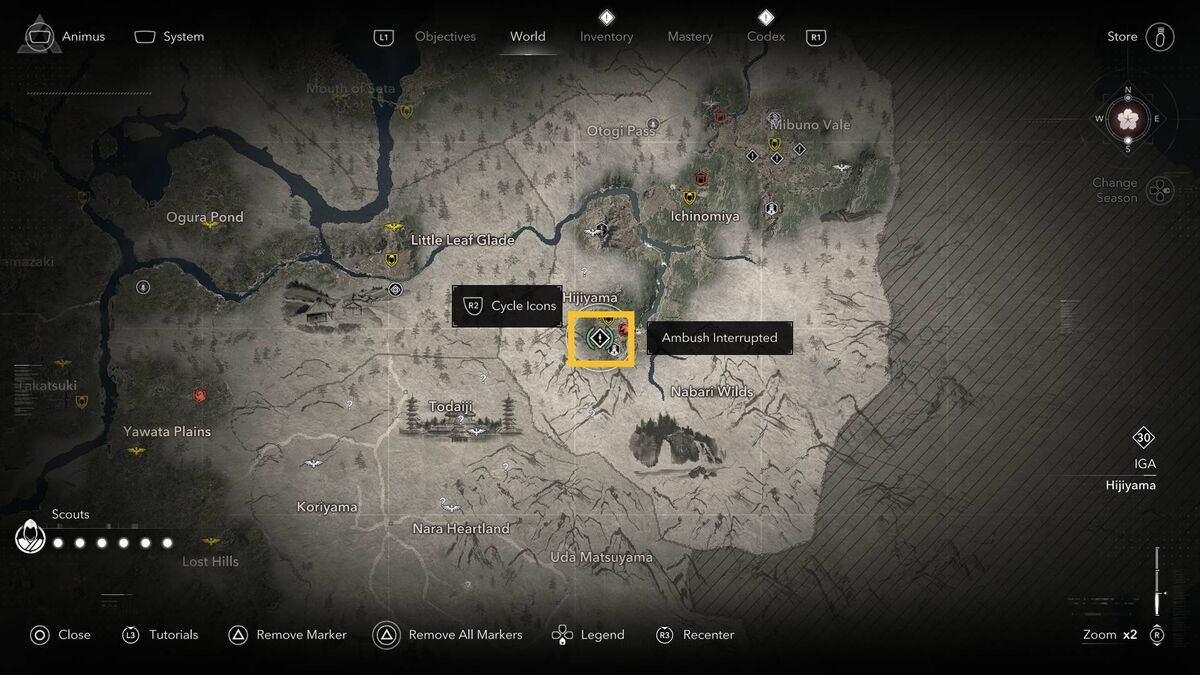
Task: Open the System menu
Action: pos(170,37)
